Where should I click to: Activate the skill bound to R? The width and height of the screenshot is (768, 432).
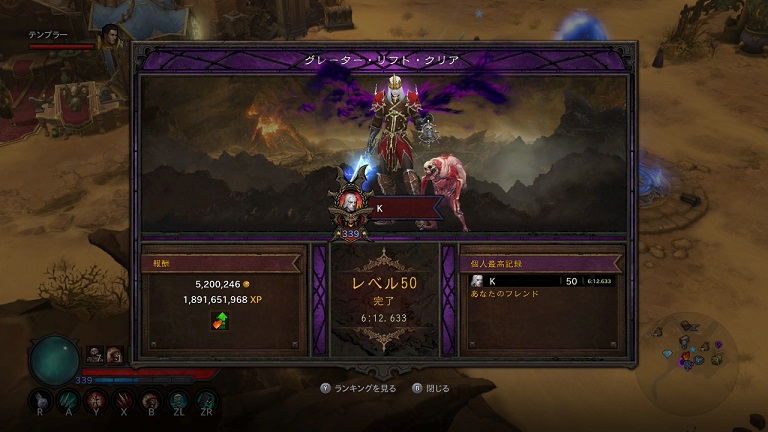(x=40, y=397)
